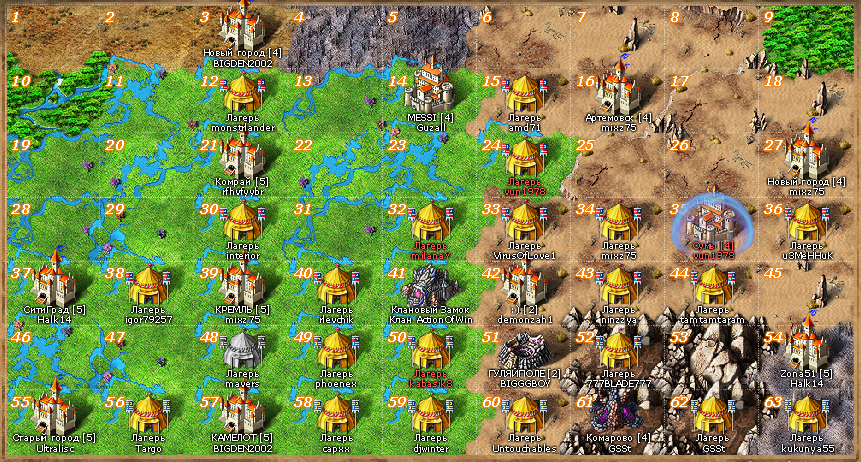
Task: Open the ГУЛЯЙПОЛЕ fortress of BIGGSBOY
Action: pos(524,349)
